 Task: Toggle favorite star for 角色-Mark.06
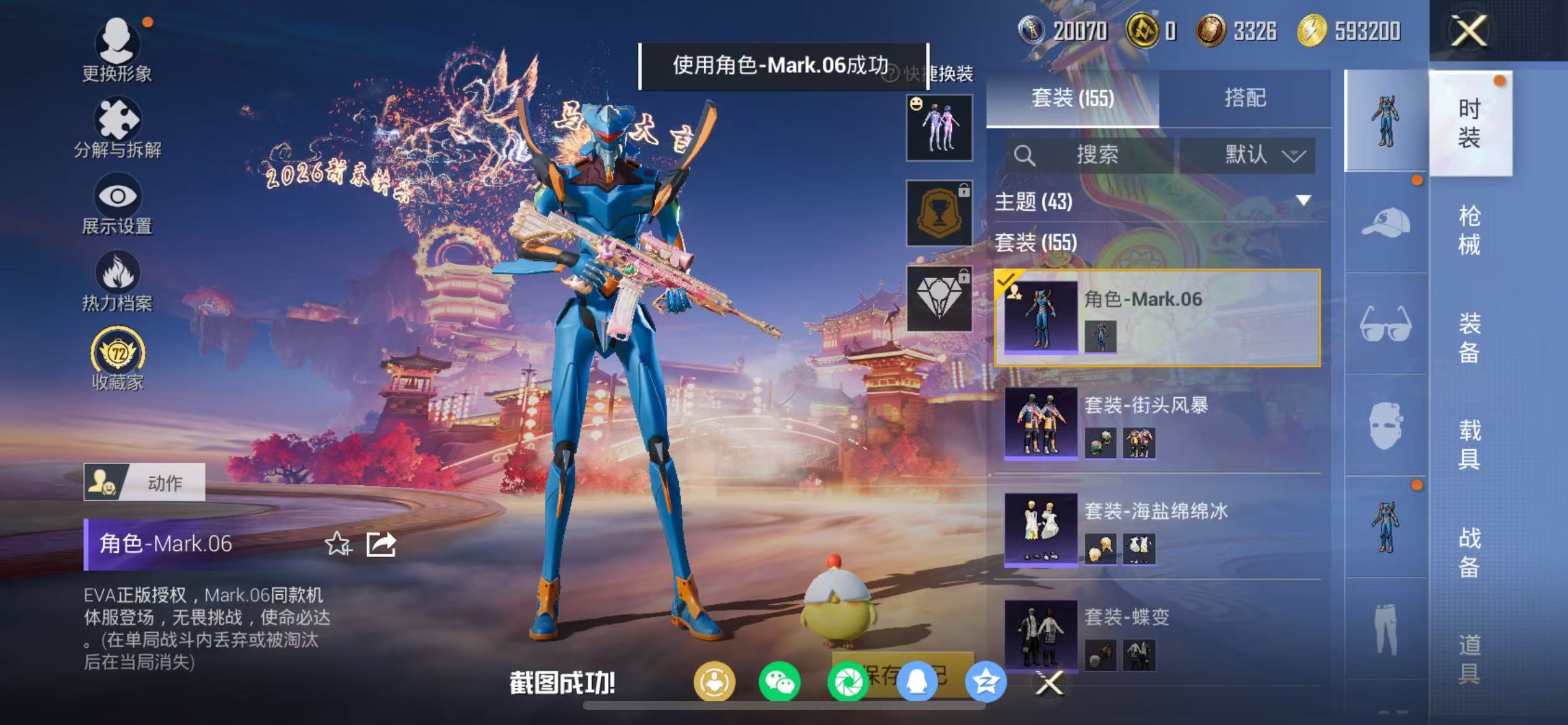click(x=338, y=543)
